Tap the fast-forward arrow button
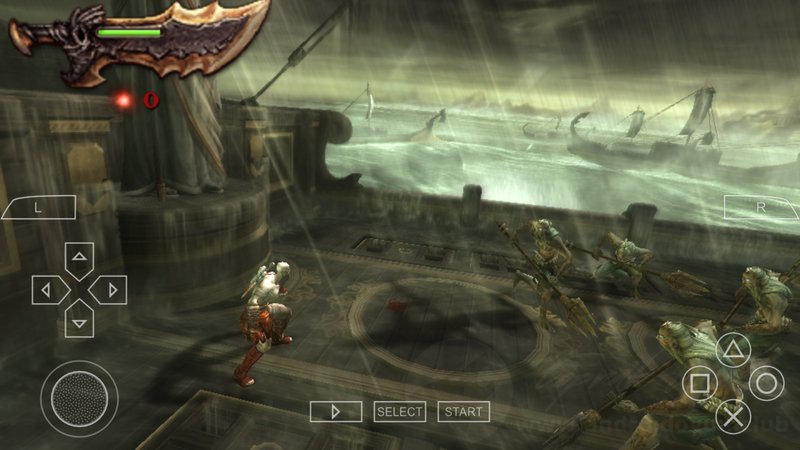The height and width of the screenshot is (450, 800). coord(335,411)
